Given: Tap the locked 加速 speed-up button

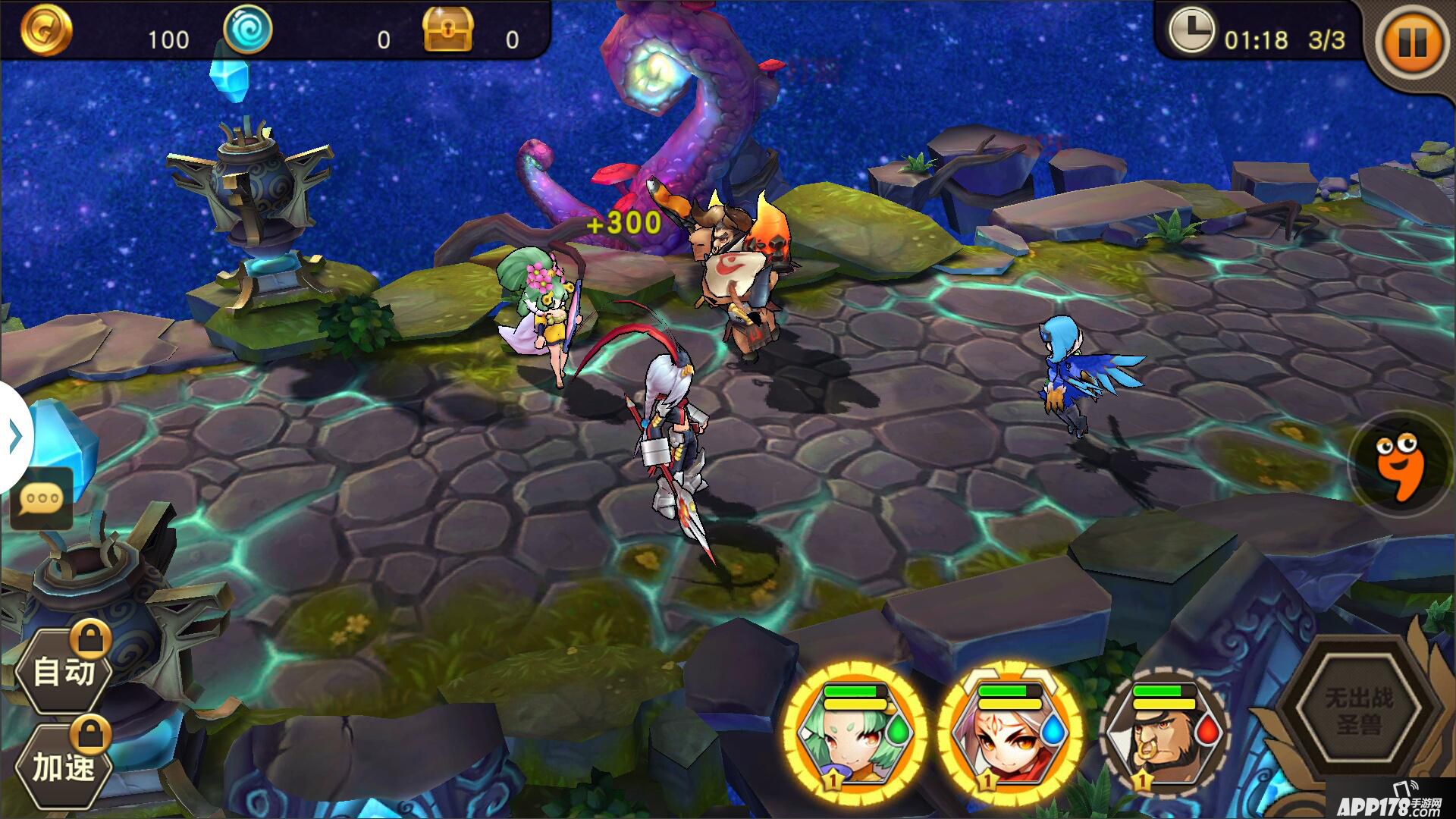Looking at the screenshot, I should click(x=64, y=766).
